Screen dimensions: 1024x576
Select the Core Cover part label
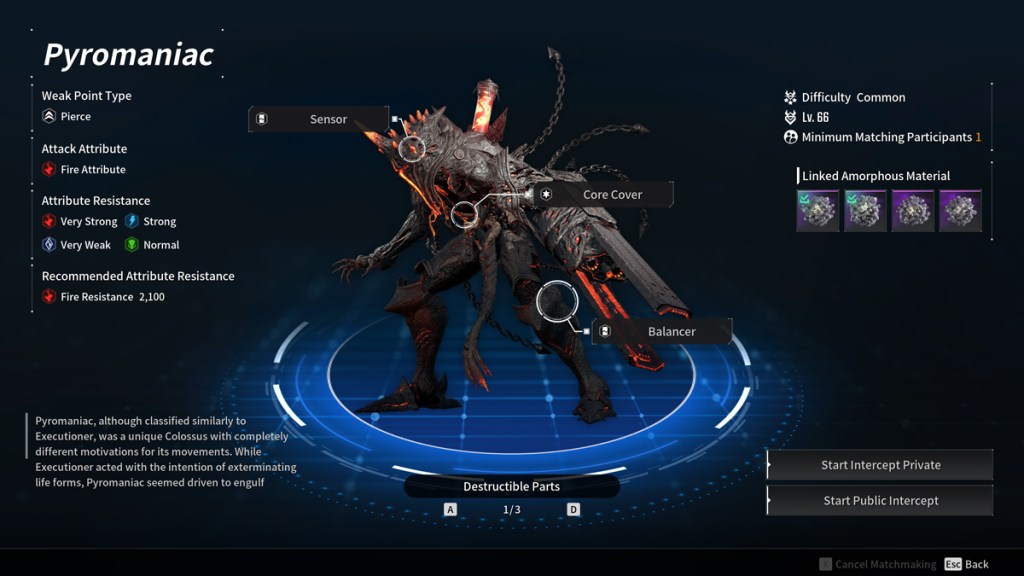point(604,194)
